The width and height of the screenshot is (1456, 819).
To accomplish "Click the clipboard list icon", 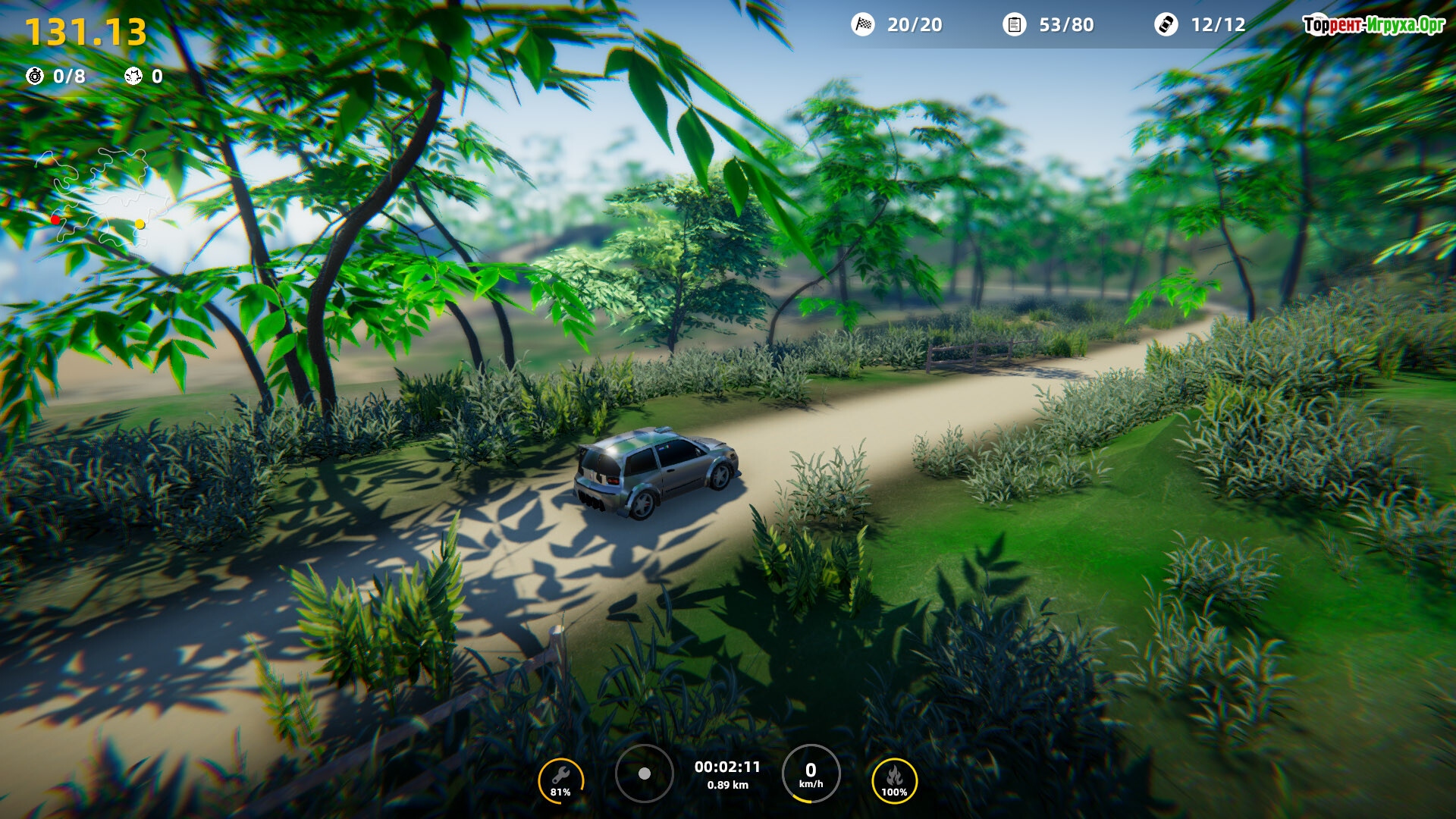I will (x=1014, y=25).
